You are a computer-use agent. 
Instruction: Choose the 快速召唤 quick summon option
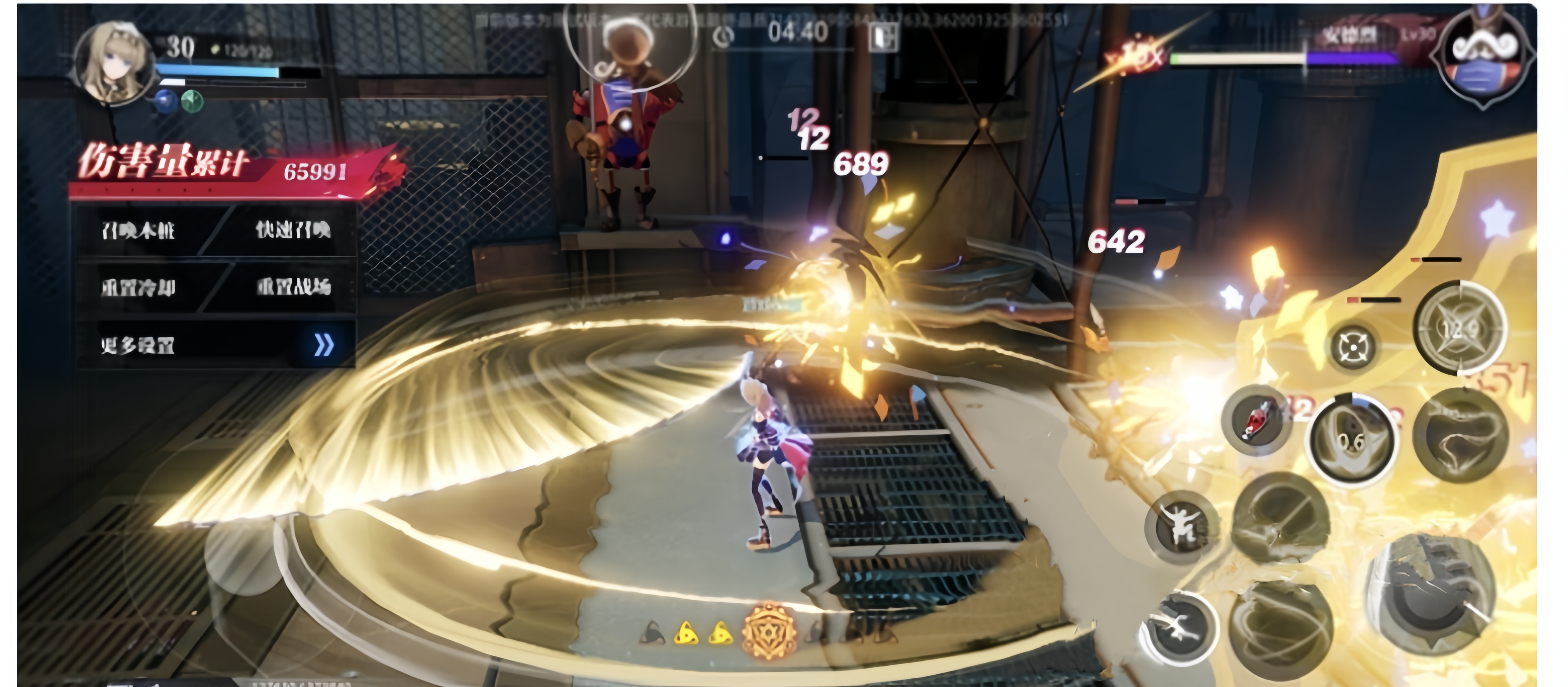(293, 230)
